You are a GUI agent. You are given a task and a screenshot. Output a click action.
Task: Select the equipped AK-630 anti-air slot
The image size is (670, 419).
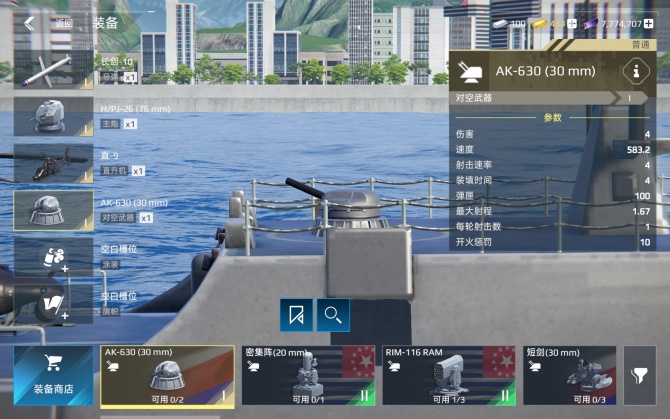pos(53,210)
